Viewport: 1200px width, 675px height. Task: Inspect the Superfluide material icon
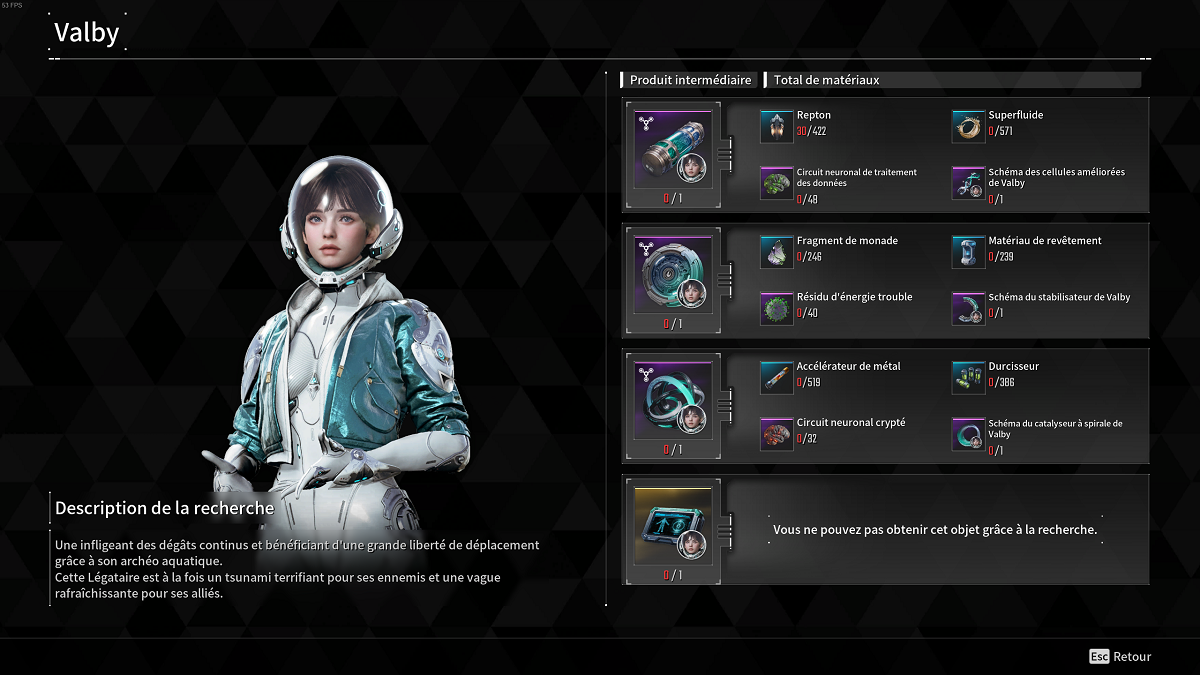[968, 127]
